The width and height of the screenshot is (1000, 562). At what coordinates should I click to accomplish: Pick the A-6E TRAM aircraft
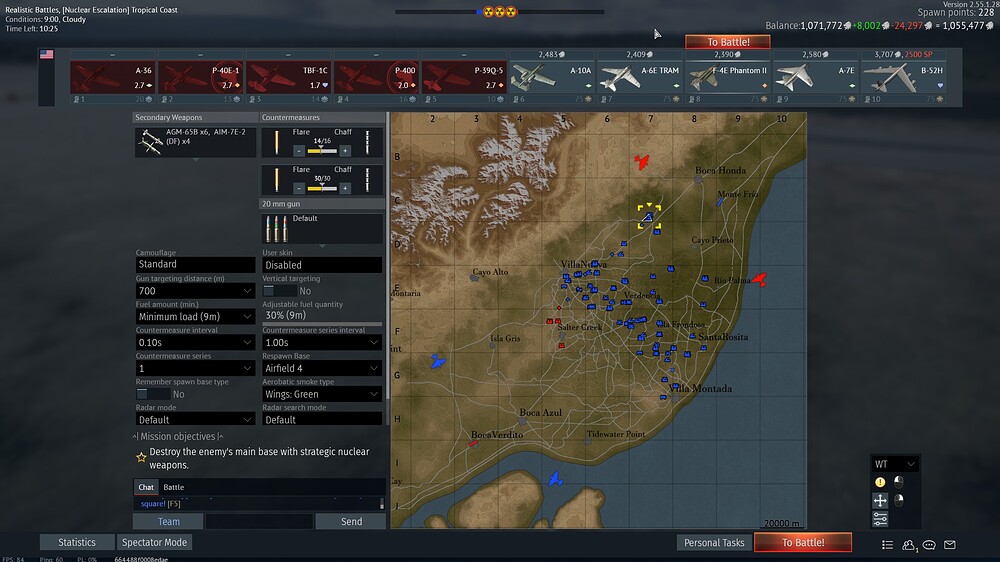pos(640,77)
